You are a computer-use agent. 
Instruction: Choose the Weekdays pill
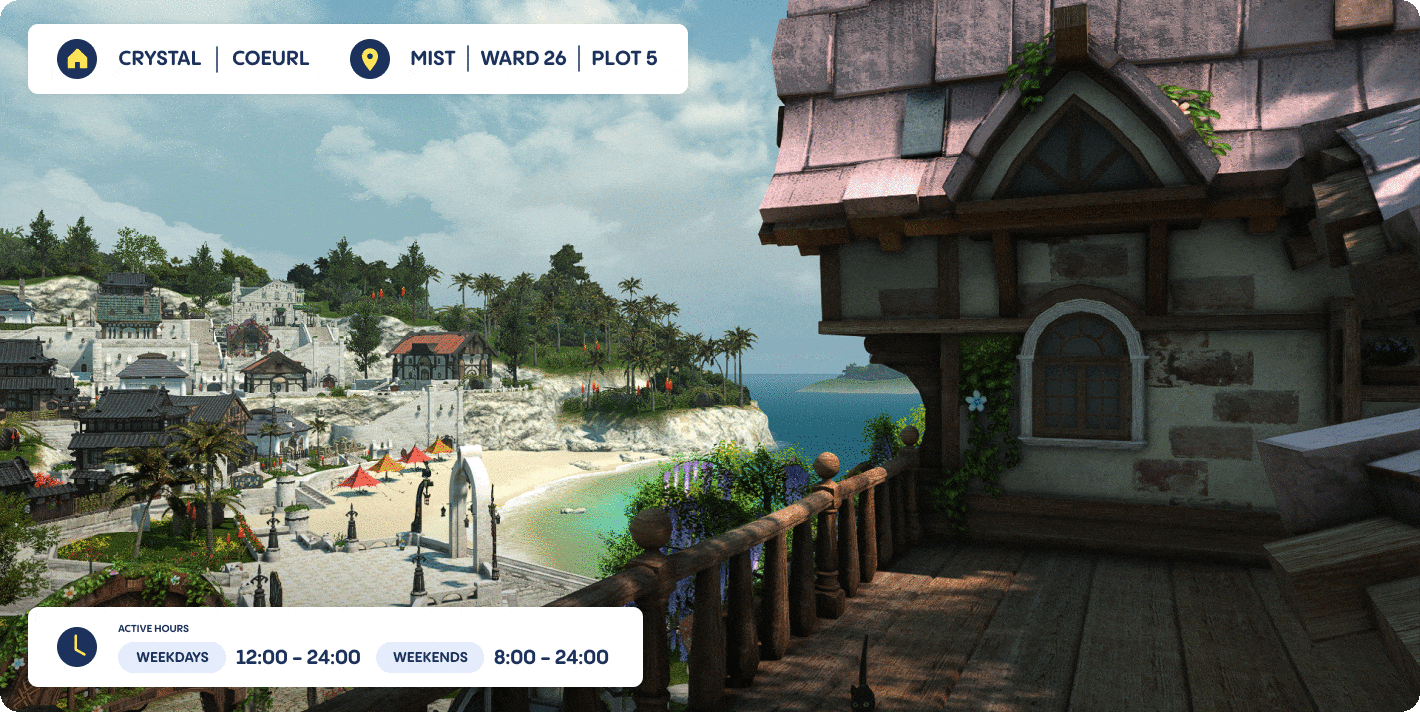172,657
